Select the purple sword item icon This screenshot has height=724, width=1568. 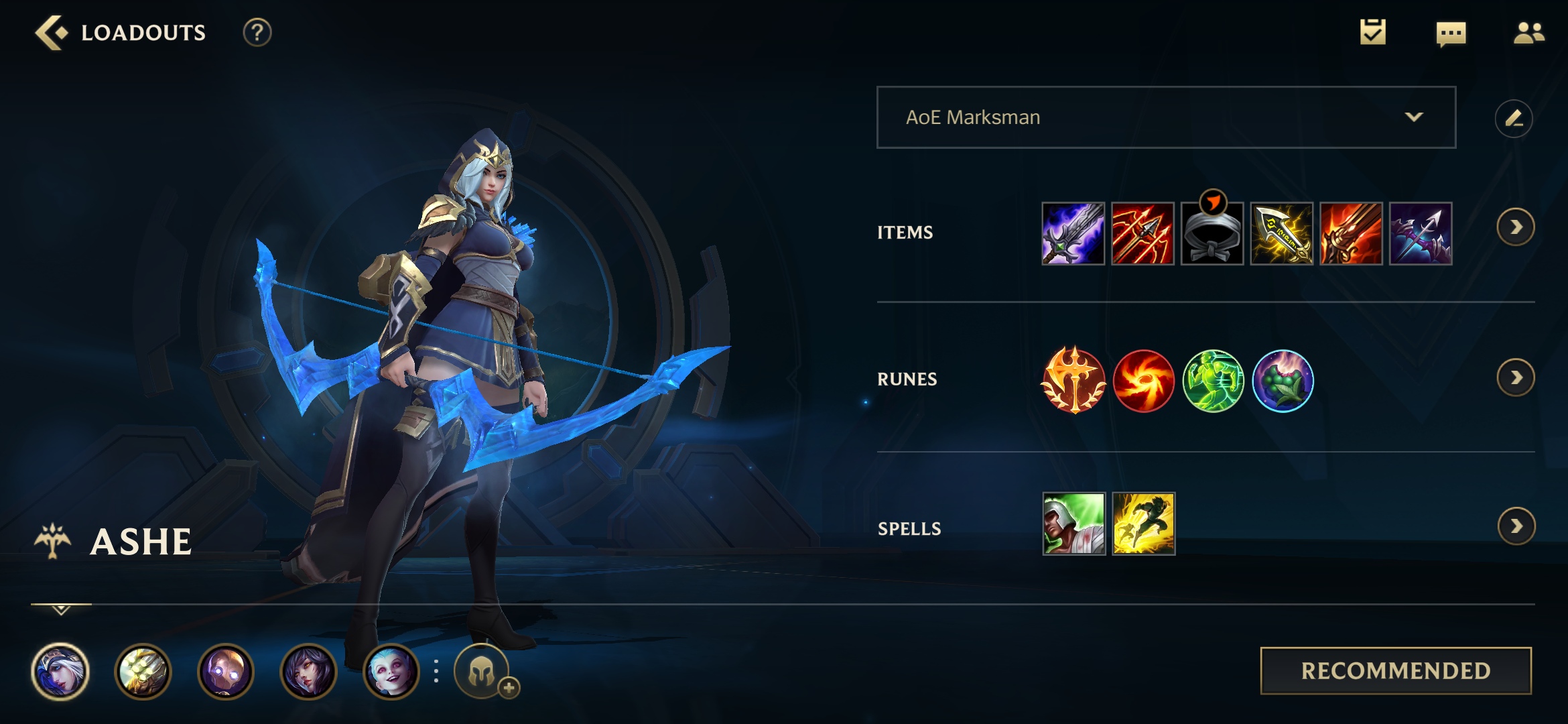[x=1073, y=234]
